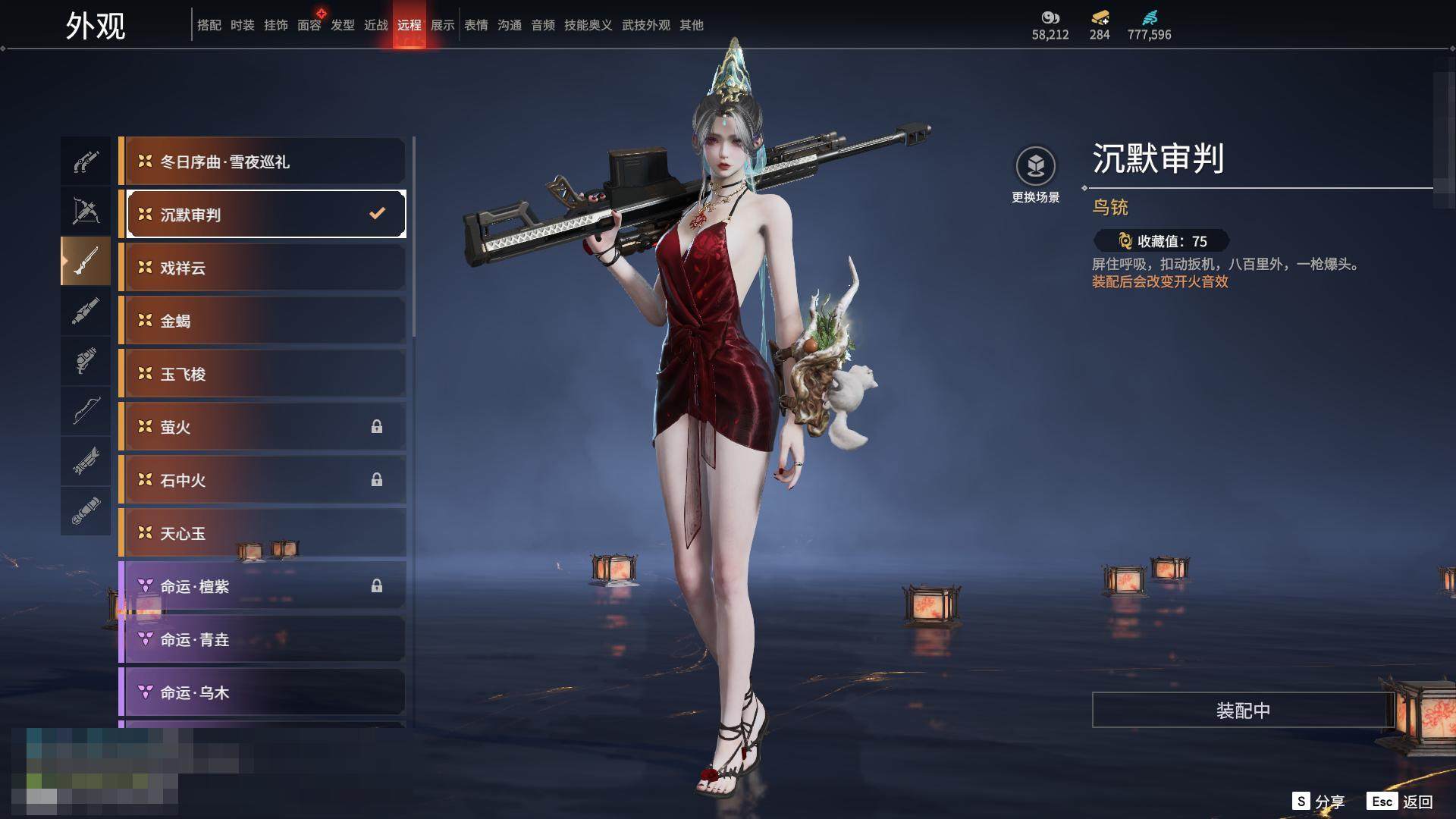
Task: Switch to the 时装 tab
Action: click(243, 25)
